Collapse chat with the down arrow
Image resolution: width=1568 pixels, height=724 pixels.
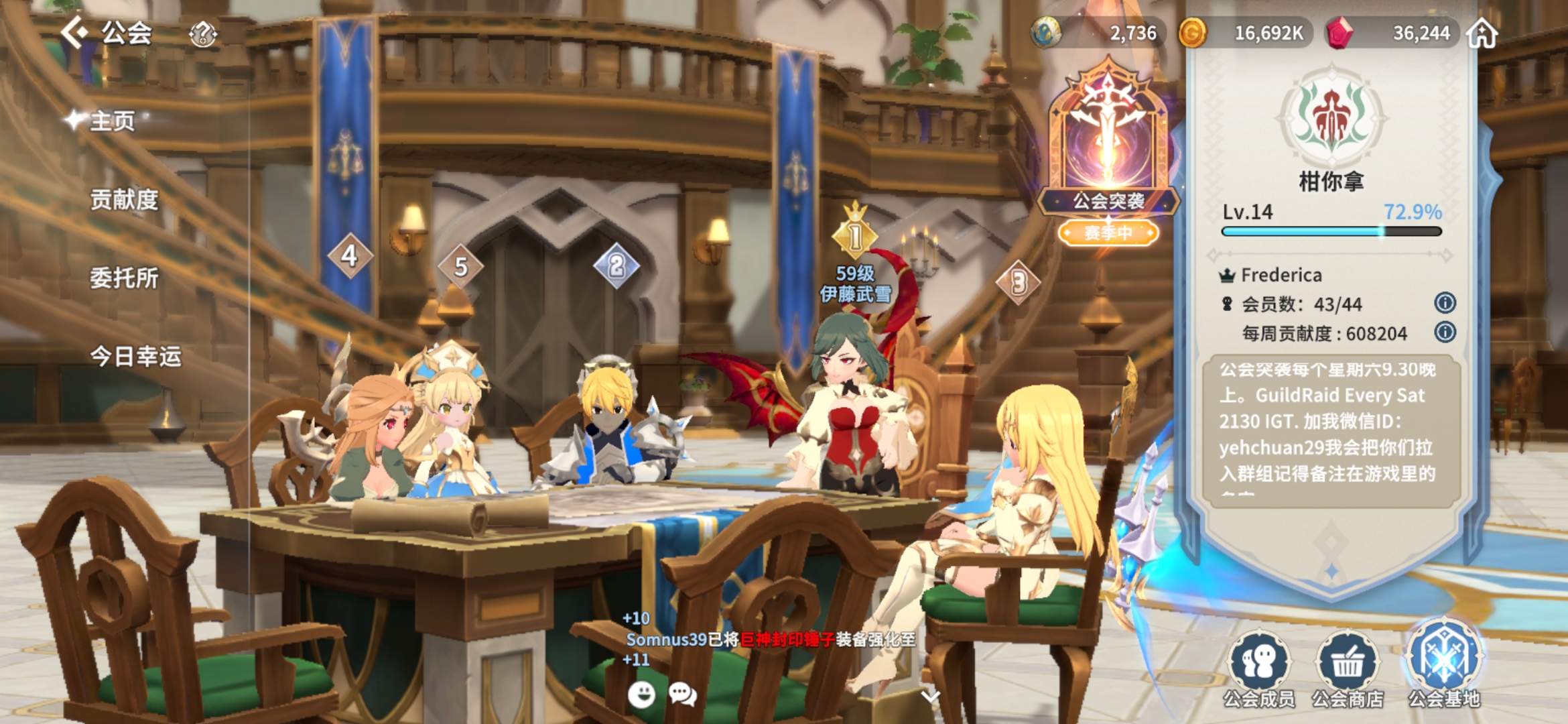coord(930,696)
